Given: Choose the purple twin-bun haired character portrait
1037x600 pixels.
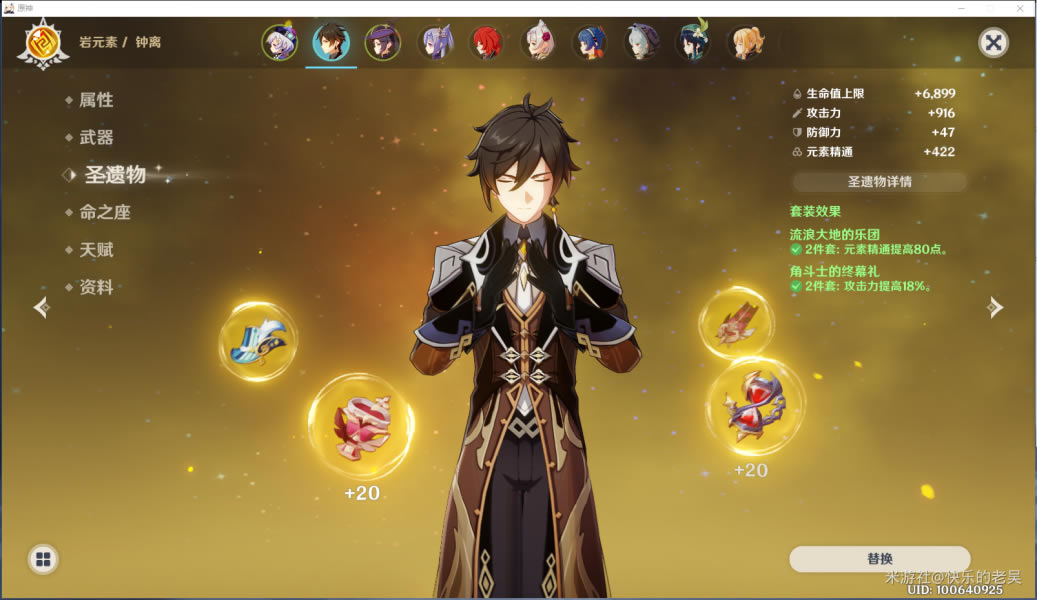Looking at the screenshot, I should point(435,43).
